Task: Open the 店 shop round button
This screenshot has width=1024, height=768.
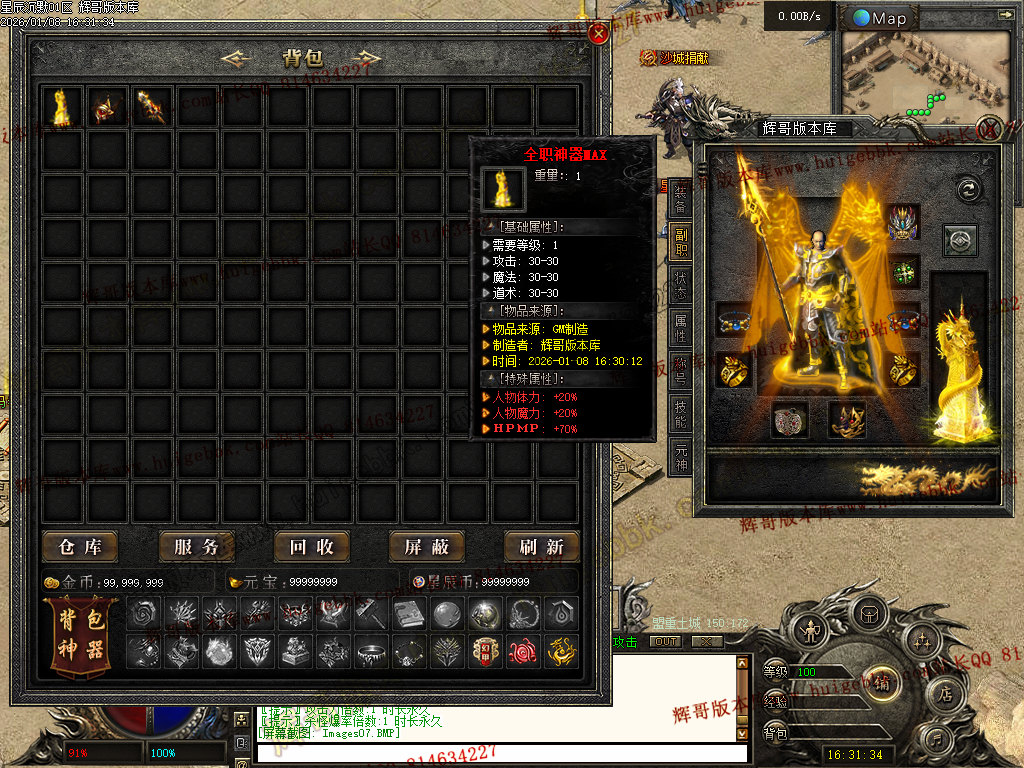Action: pyautogui.click(x=944, y=692)
